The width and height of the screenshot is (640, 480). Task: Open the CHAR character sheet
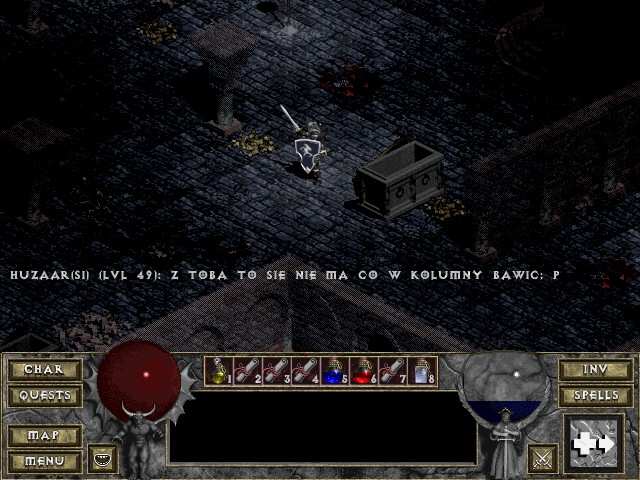(44, 370)
